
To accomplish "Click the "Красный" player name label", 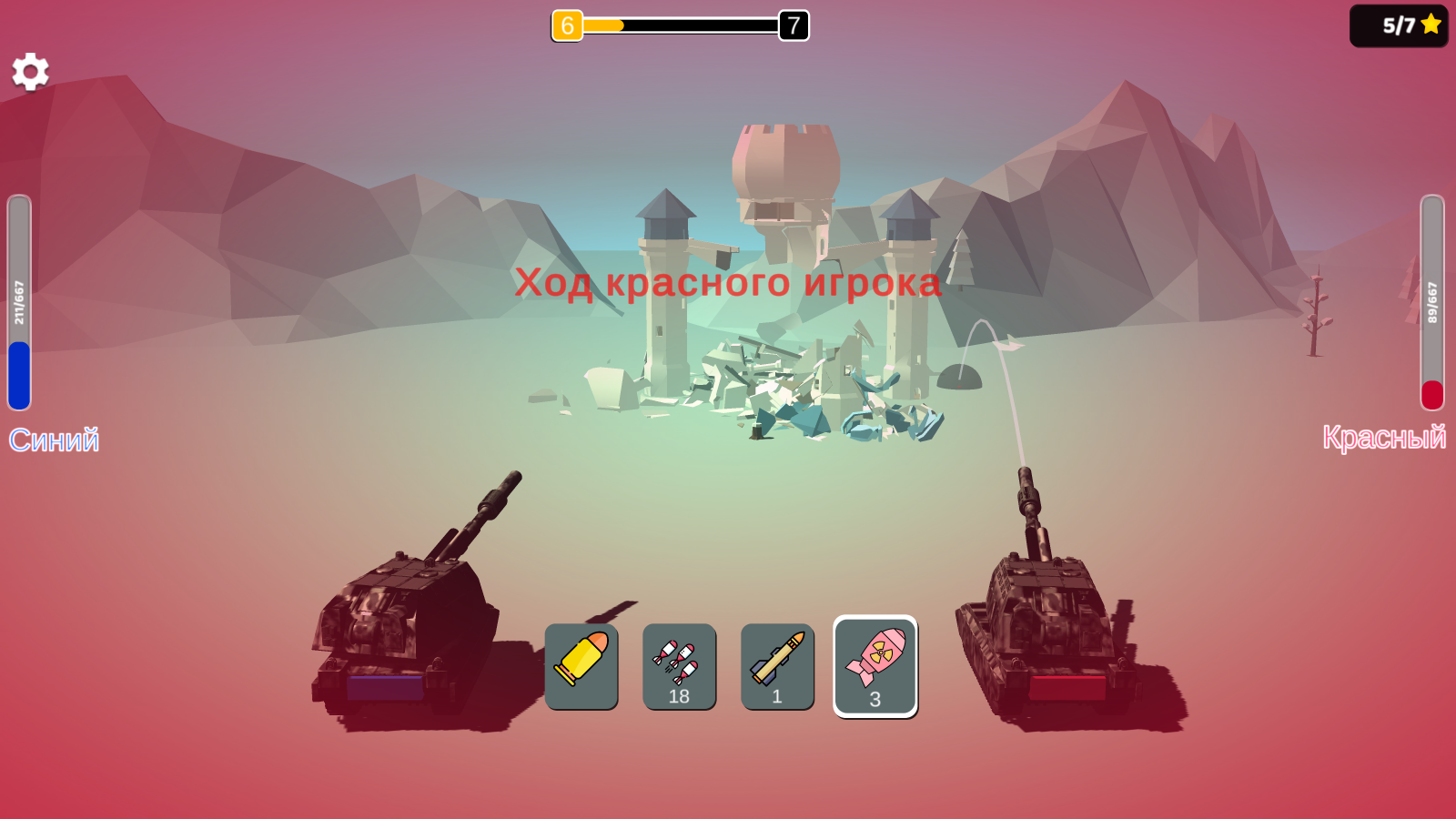I will (1387, 440).
